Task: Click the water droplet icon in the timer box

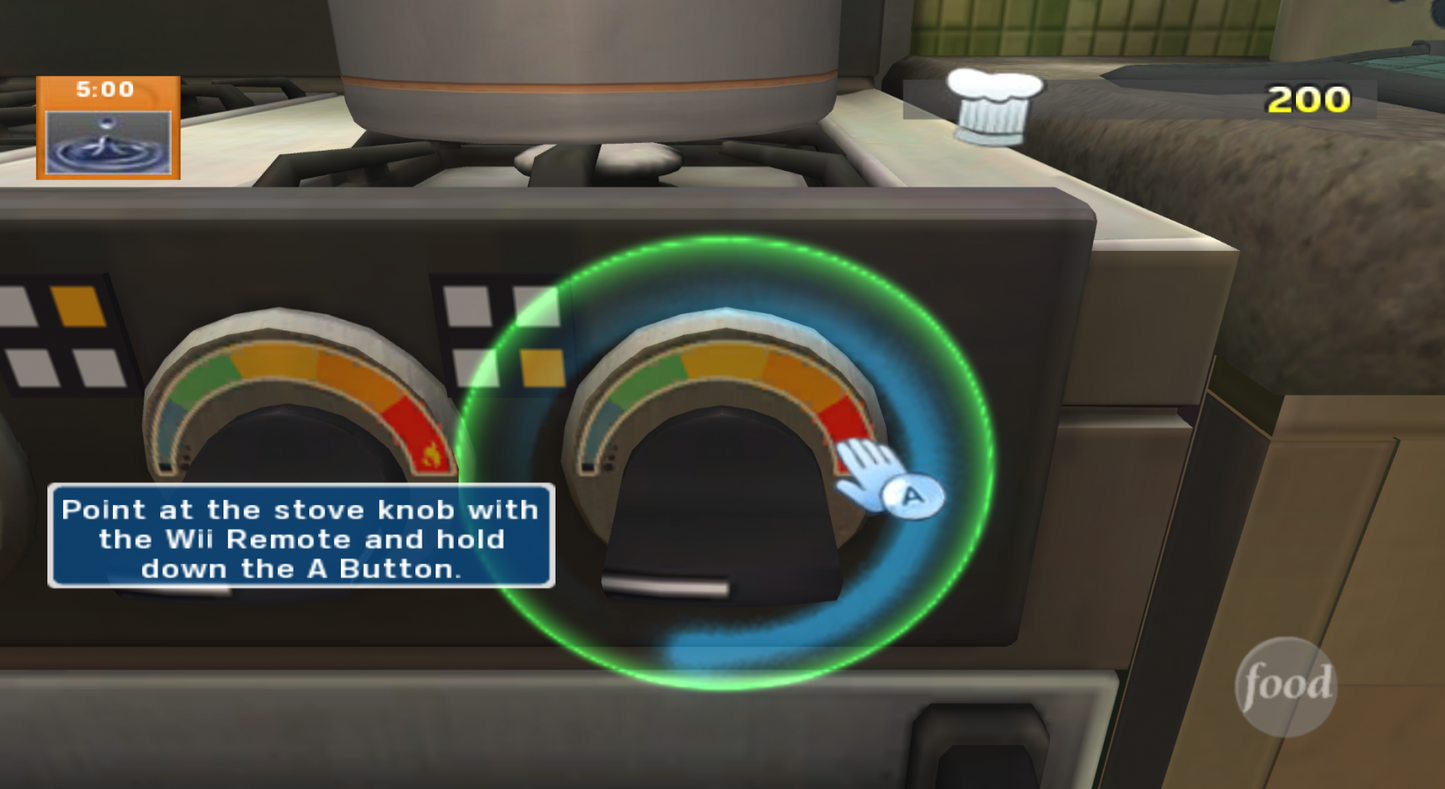Action: tap(107, 139)
